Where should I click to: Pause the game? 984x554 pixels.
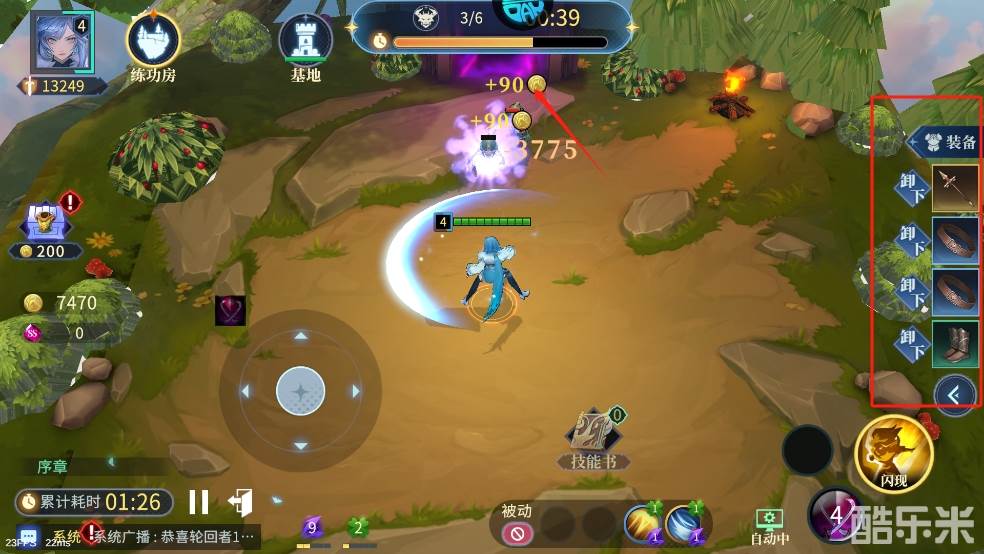[199, 502]
